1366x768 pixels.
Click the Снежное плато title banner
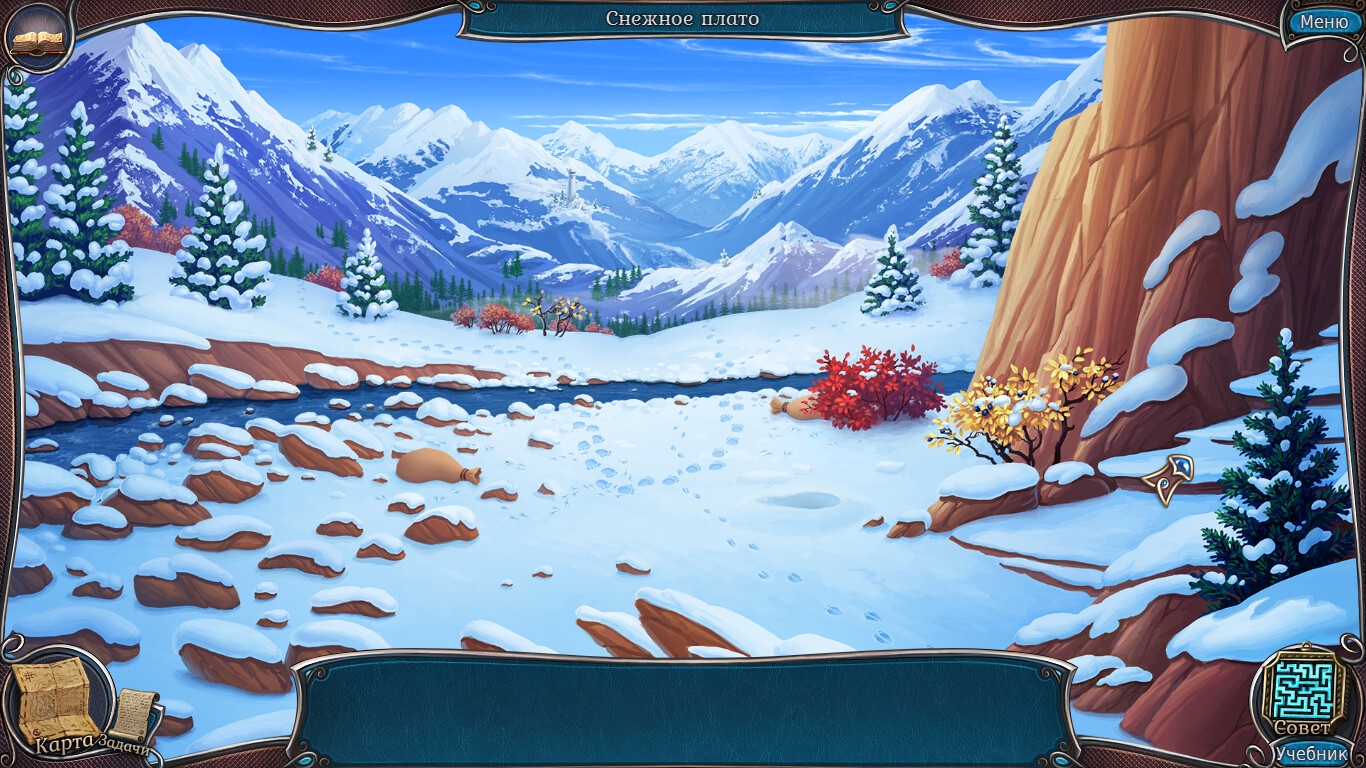click(x=683, y=18)
